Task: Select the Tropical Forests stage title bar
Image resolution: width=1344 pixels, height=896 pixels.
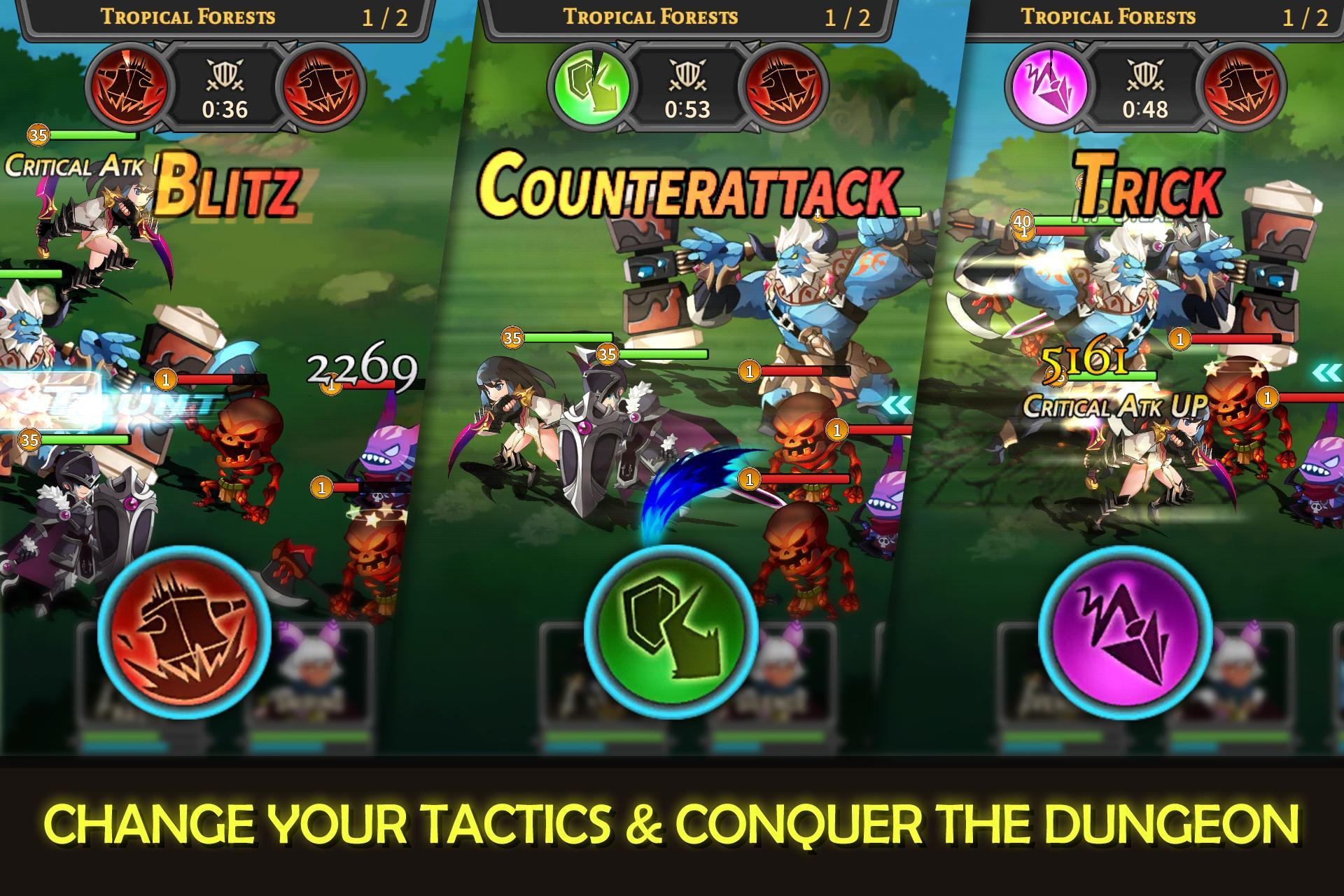Action: pos(651,15)
